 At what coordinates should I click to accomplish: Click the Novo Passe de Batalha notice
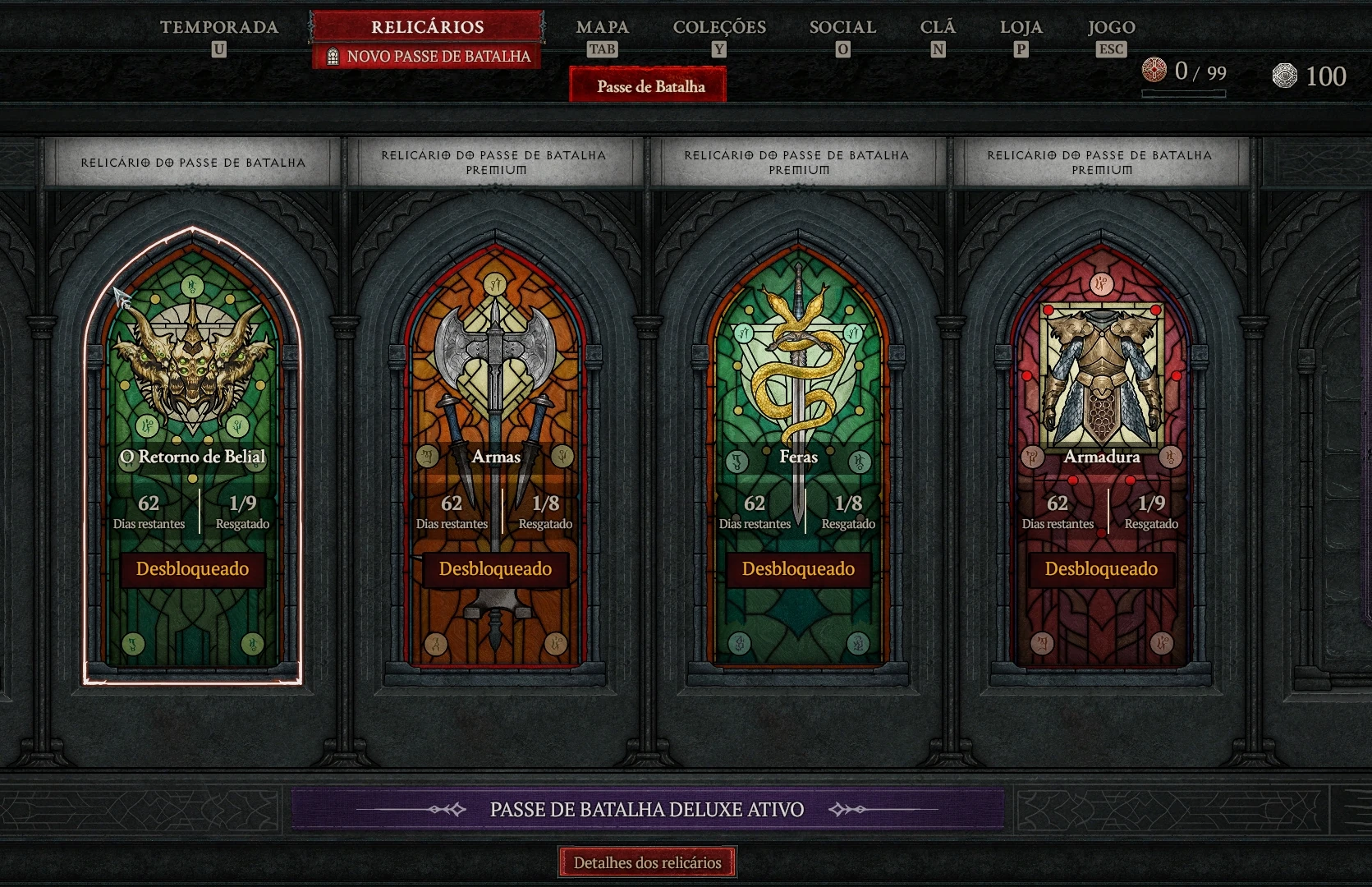429,57
